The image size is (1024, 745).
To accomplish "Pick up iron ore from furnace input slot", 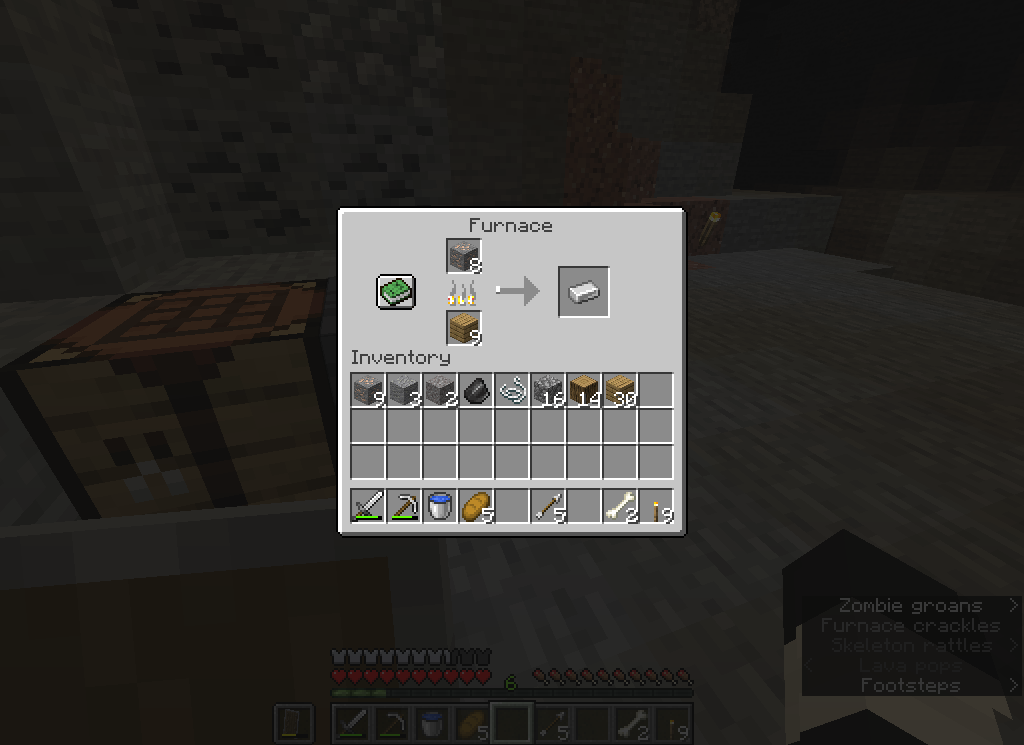I will pos(464,257).
